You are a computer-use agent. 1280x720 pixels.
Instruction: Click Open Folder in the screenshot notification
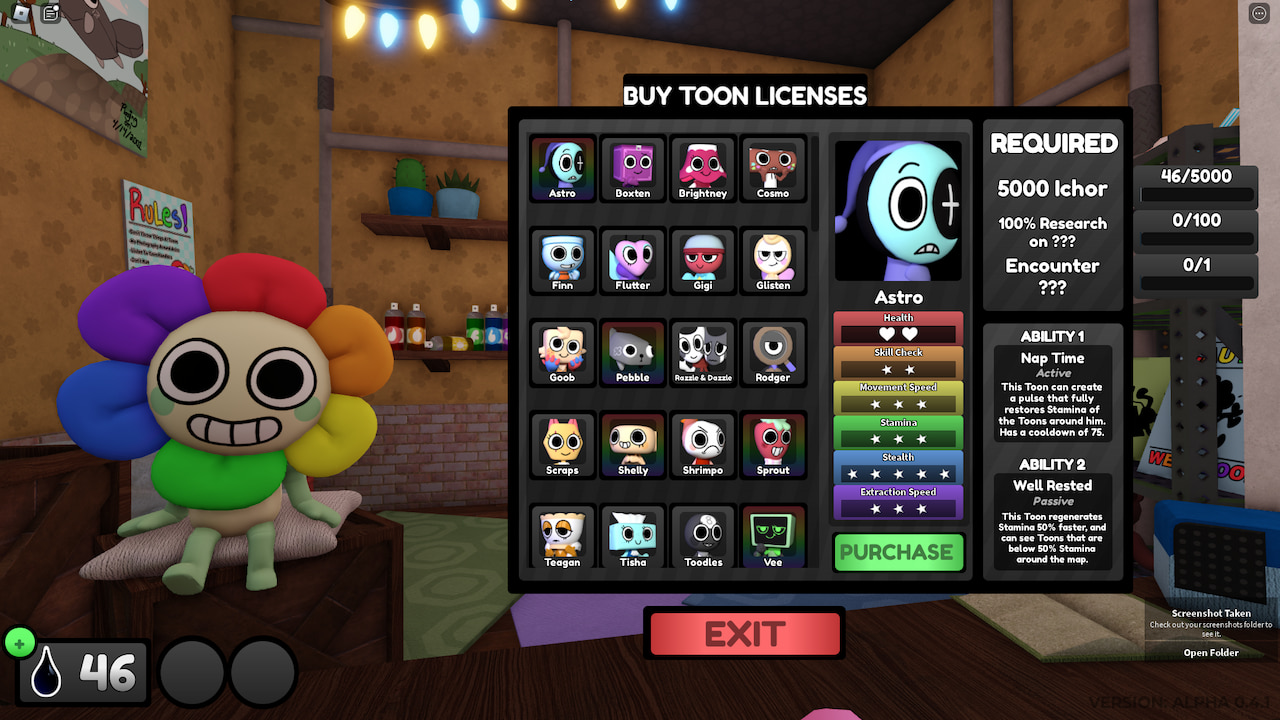point(1211,652)
